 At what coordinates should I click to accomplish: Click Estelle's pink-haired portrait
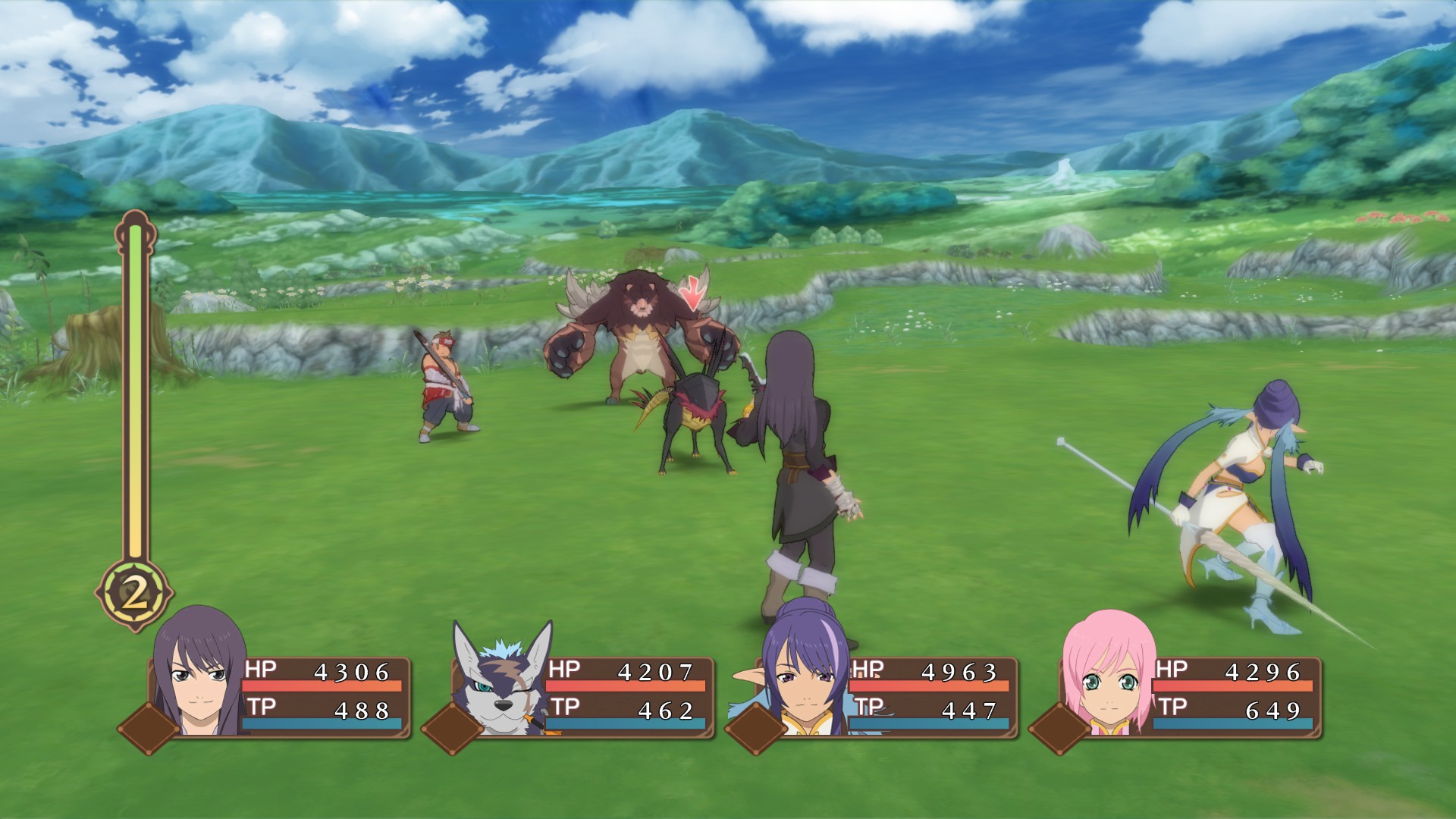click(x=1109, y=675)
